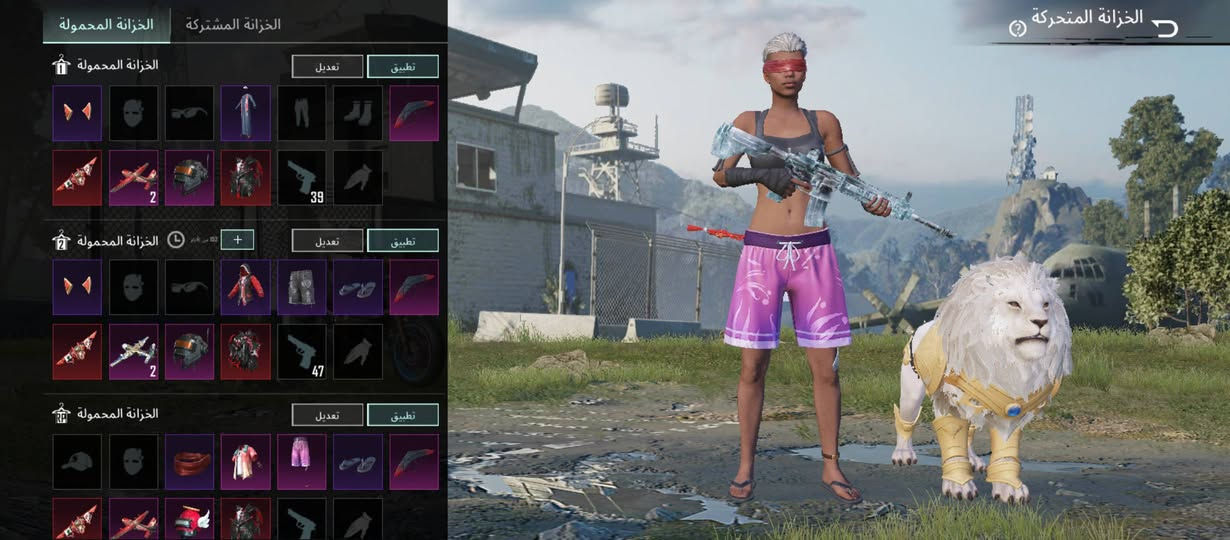This screenshot has height=540, width=1230.
Task: Go back using the return arrow
Action: 1165,27
